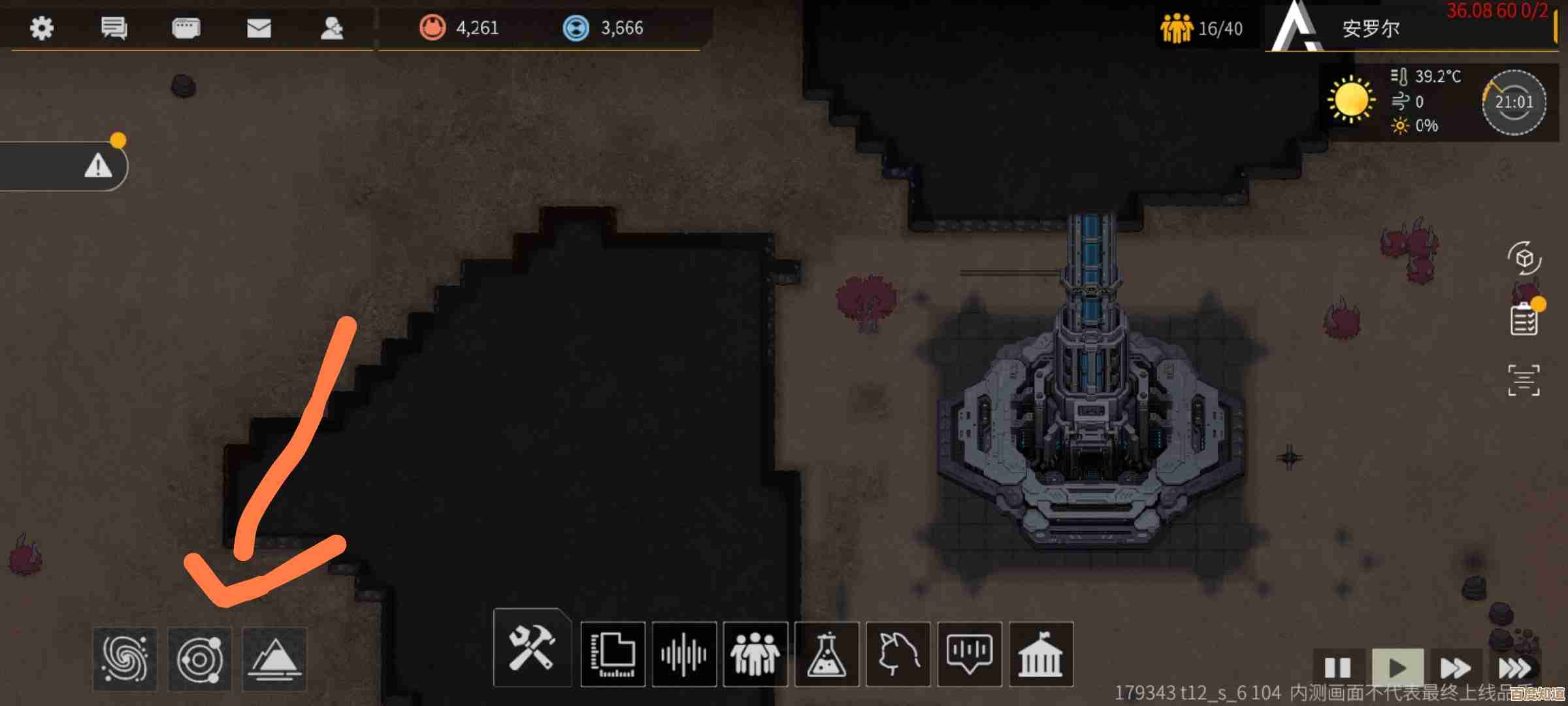Open the gear settings menu

click(x=42, y=28)
